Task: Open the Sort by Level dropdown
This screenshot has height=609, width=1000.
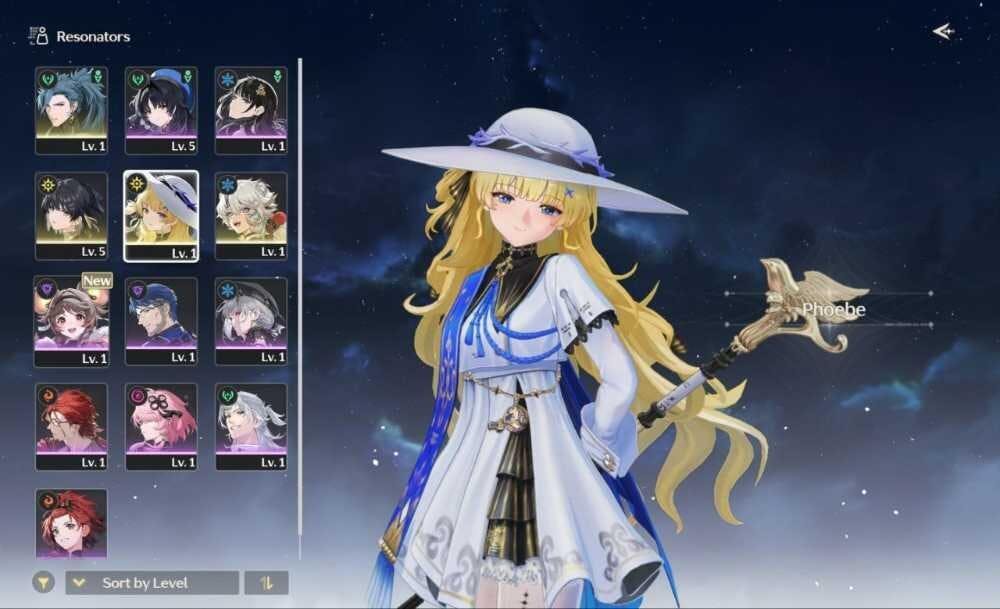Action: [152, 583]
